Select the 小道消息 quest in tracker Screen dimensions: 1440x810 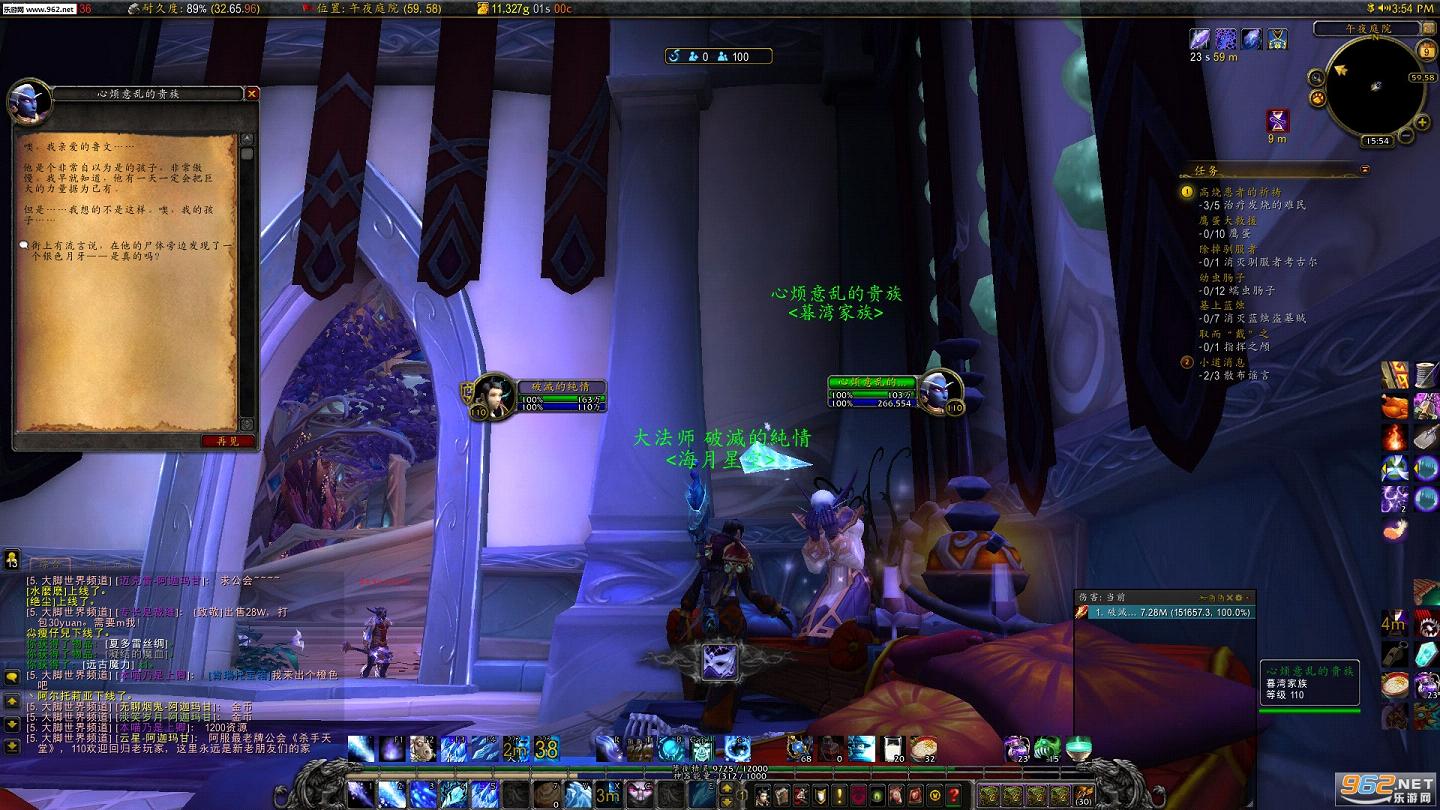pyautogui.click(x=1220, y=362)
